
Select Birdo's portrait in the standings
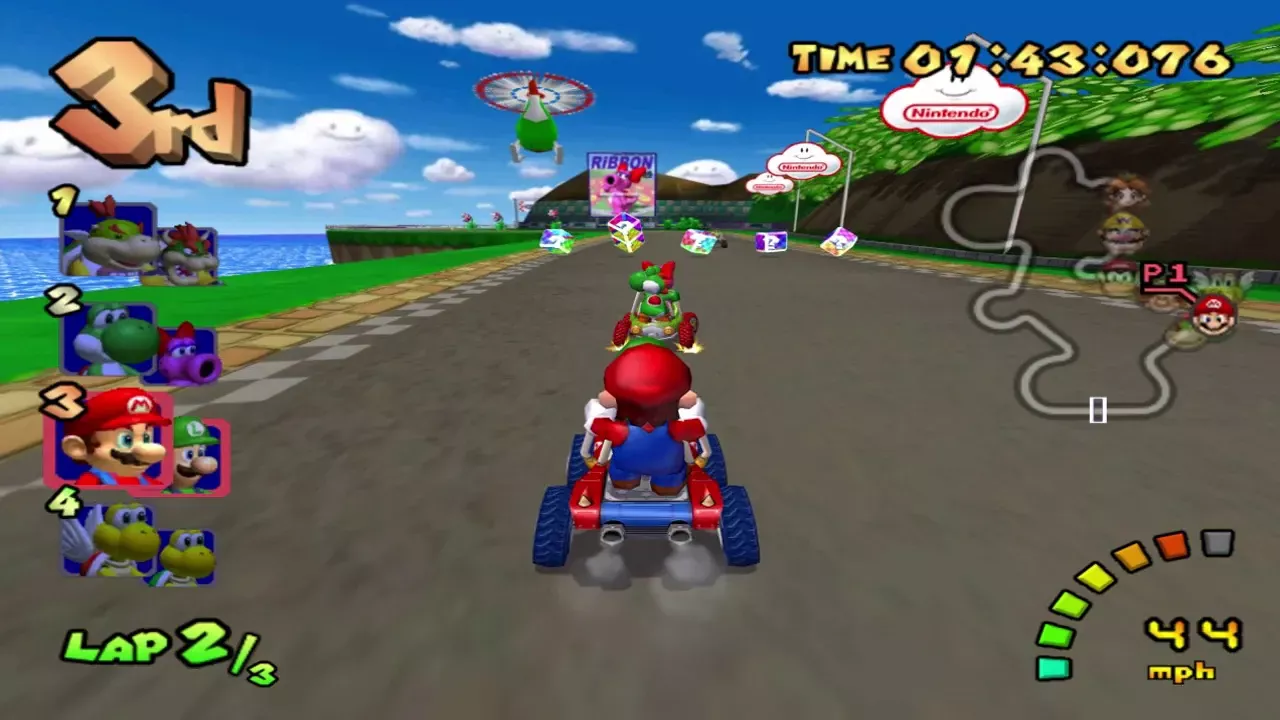point(188,357)
